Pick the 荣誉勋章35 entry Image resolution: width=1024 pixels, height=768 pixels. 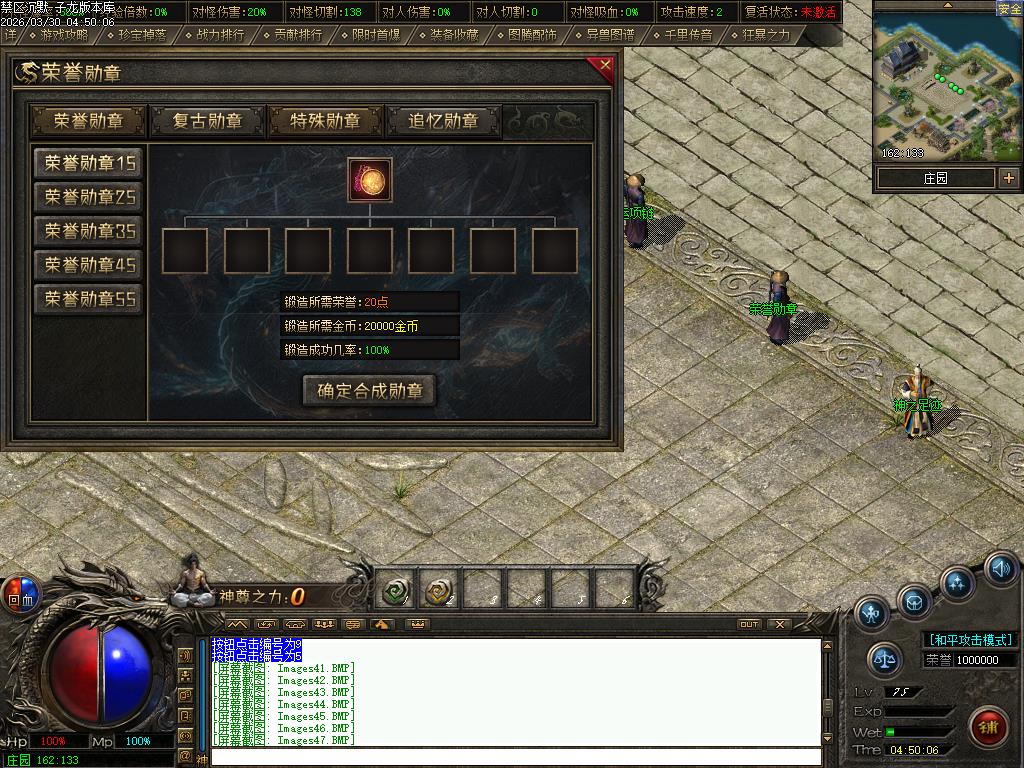(x=89, y=231)
